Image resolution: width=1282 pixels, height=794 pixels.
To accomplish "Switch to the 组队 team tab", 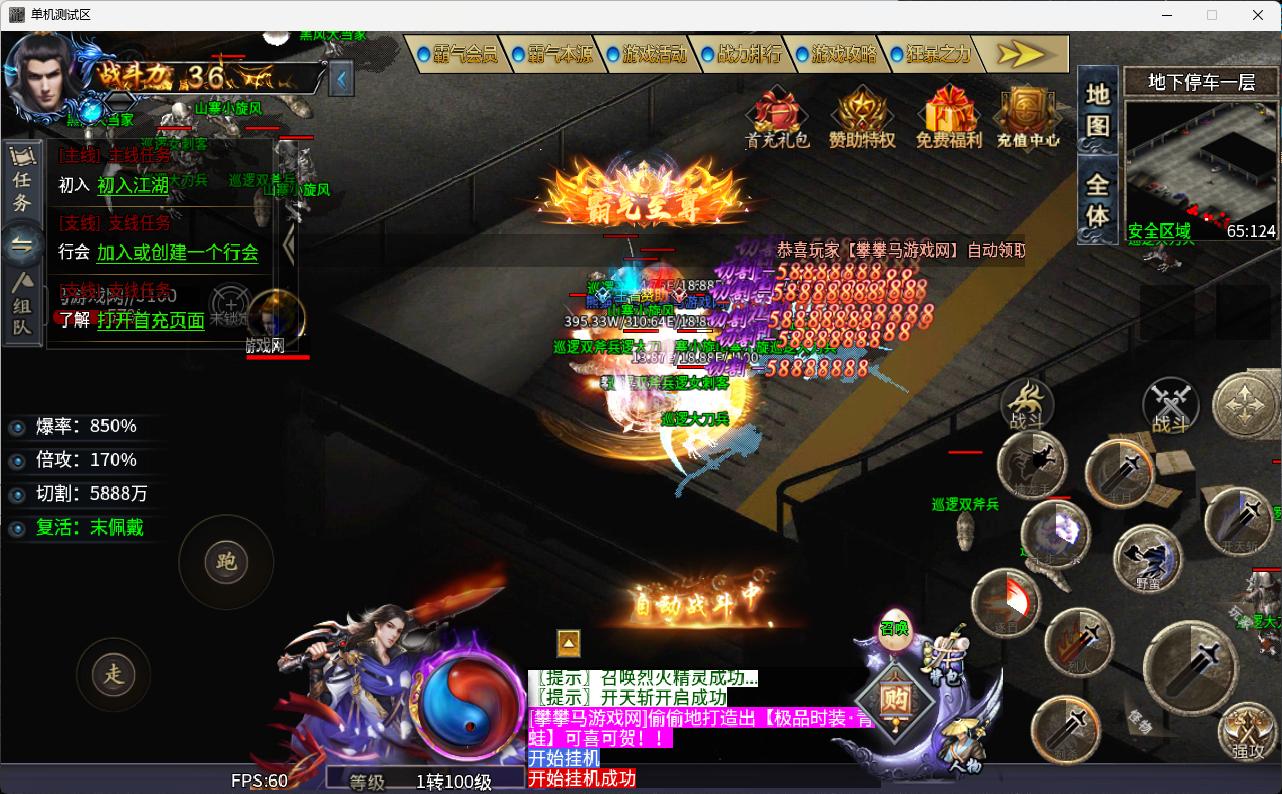I will tap(22, 305).
